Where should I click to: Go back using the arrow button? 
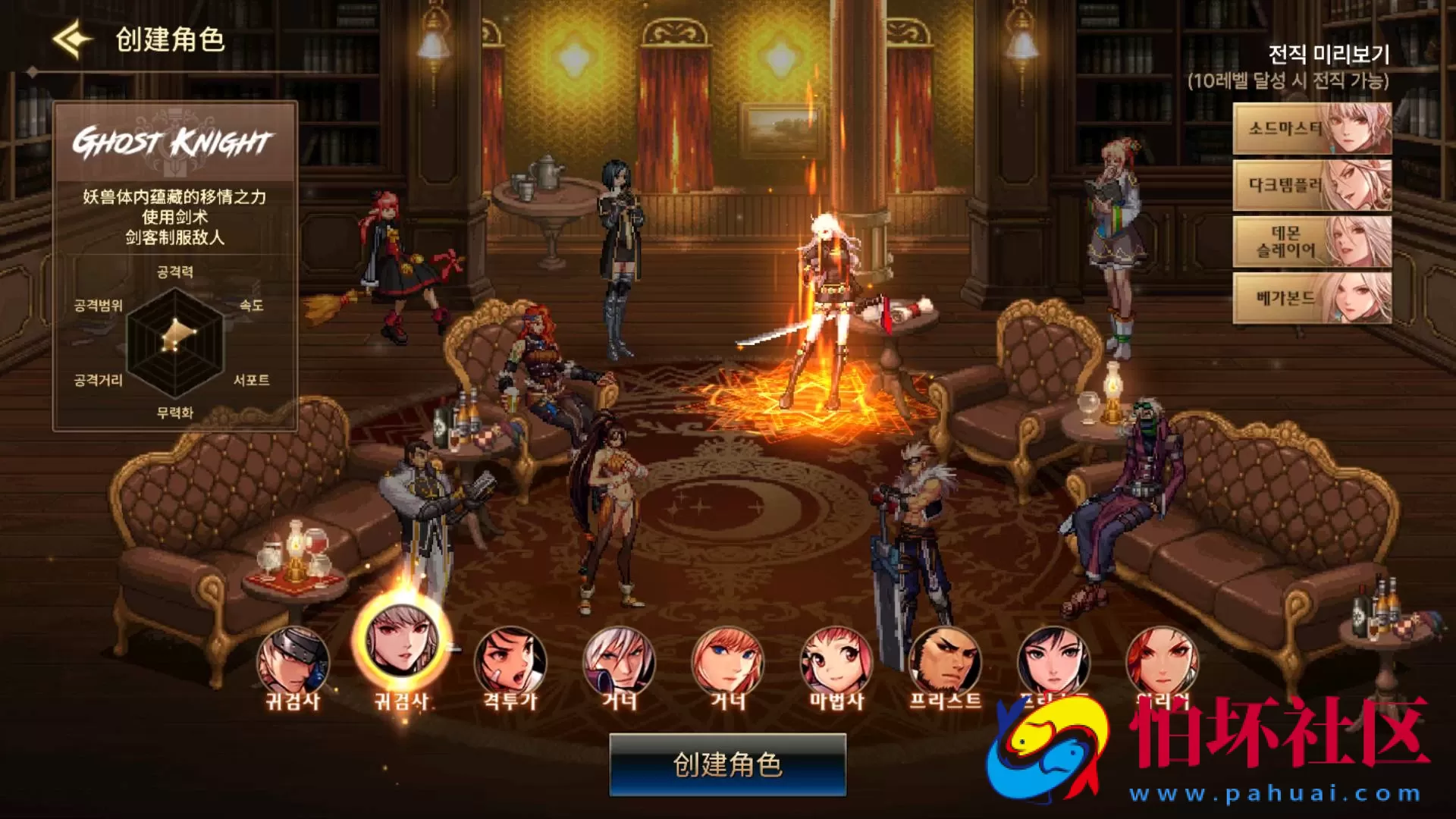tap(72, 39)
